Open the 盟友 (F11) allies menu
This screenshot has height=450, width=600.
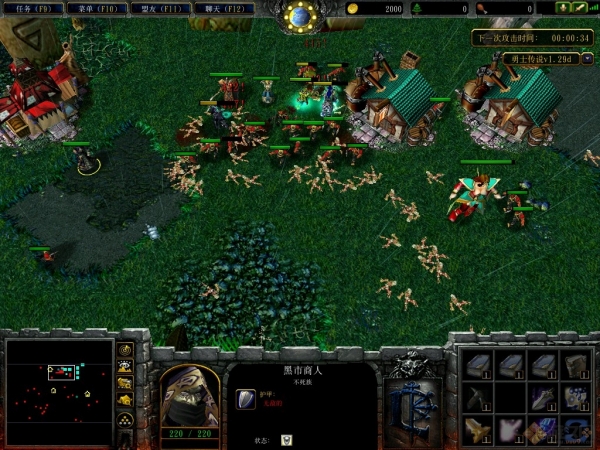pyautogui.click(x=154, y=8)
